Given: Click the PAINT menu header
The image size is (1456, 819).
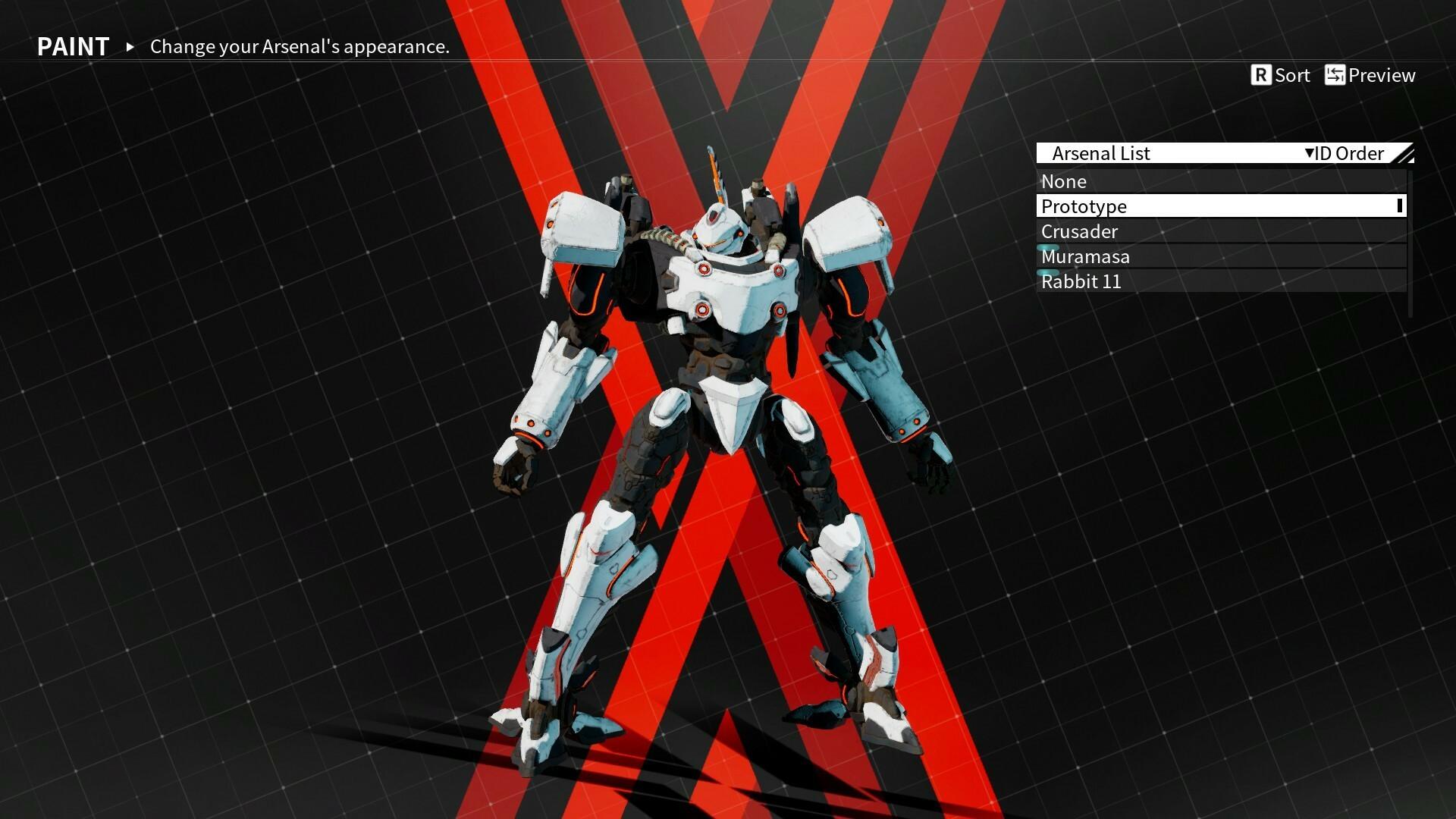Looking at the screenshot, I should point(73,46).
